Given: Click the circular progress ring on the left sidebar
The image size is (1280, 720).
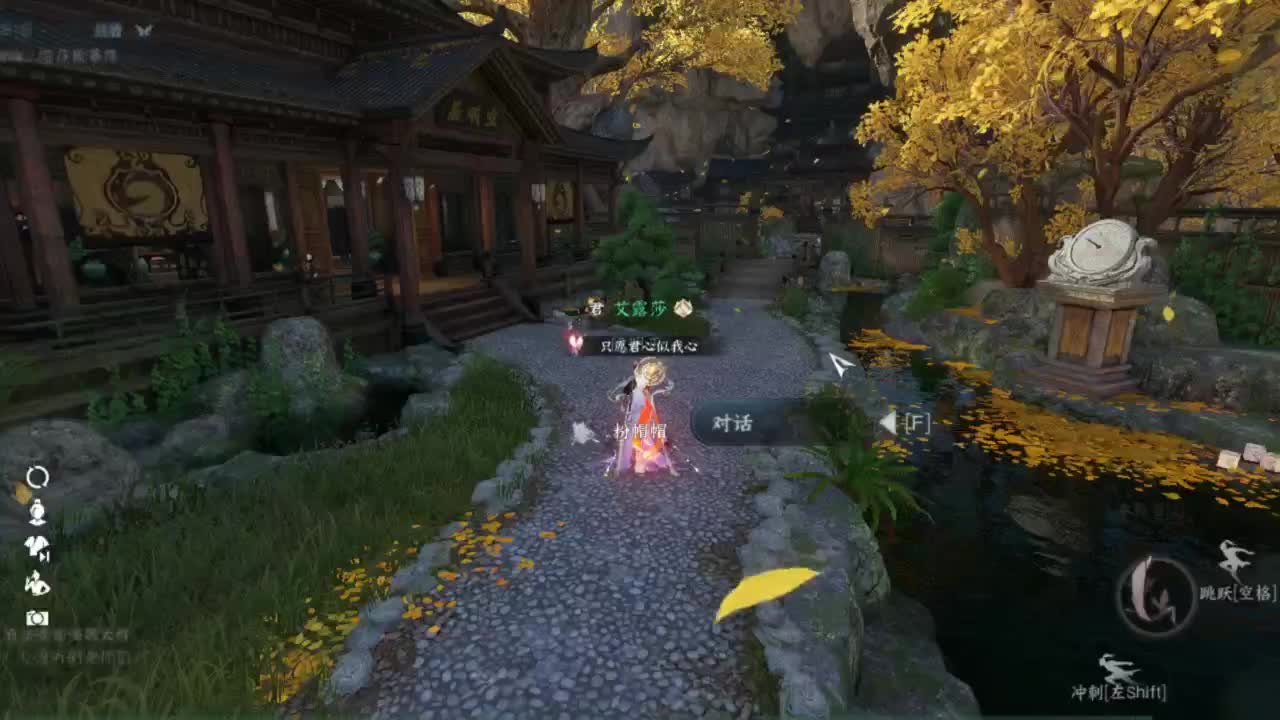Looking at the screenshot, I should click(37, 475).
